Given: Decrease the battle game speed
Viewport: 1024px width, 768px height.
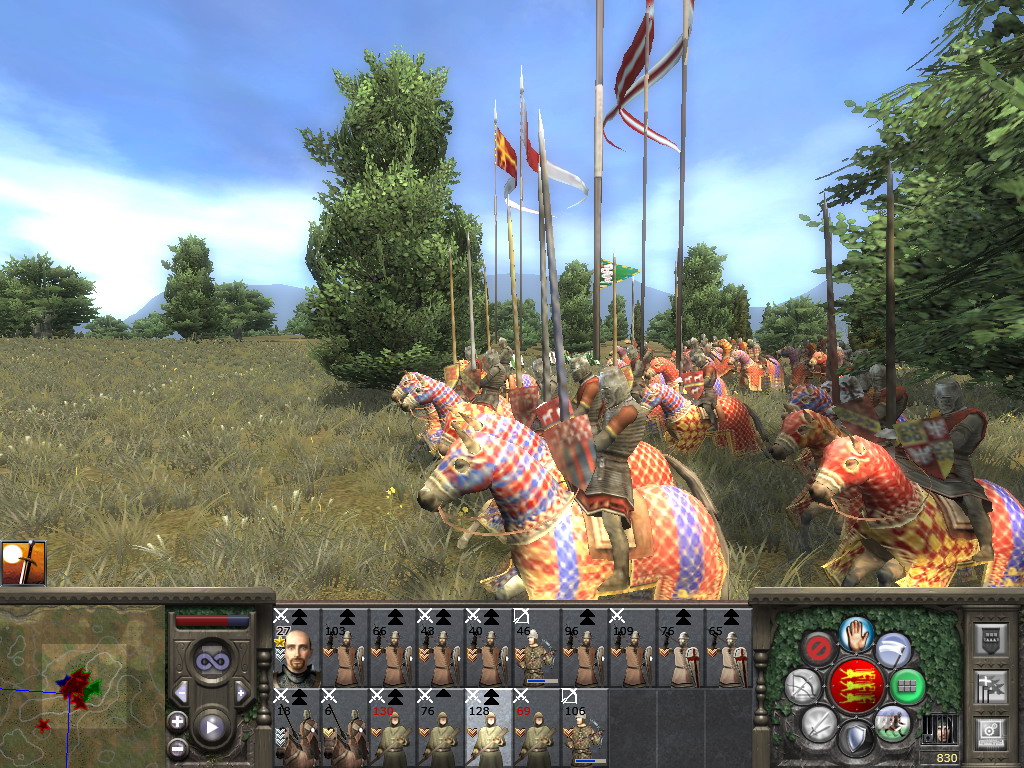Looking at the screenshot, I should click(x=181, y=692).
